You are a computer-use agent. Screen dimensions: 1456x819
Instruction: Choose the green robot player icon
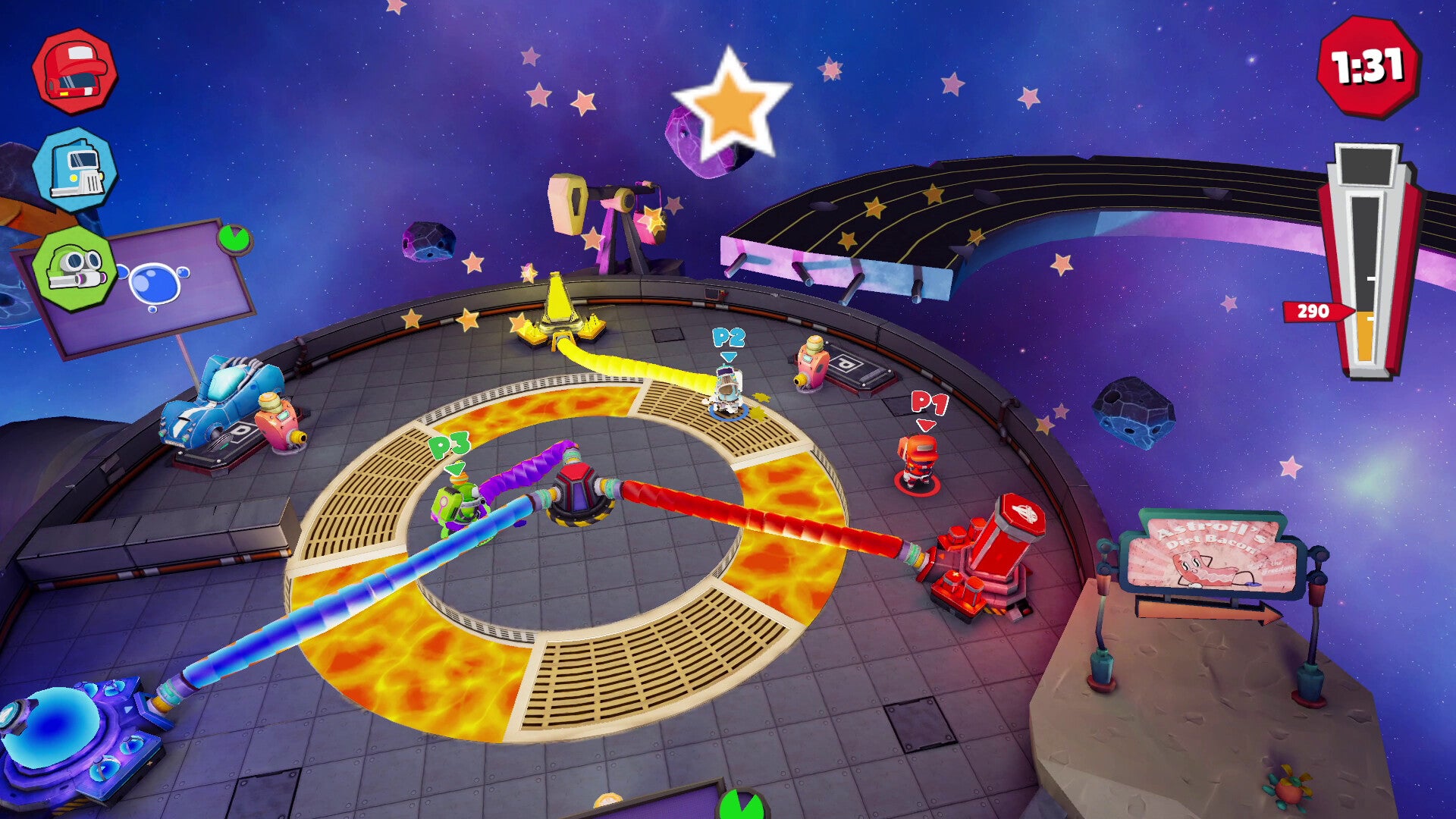click(x=74, y=268)
